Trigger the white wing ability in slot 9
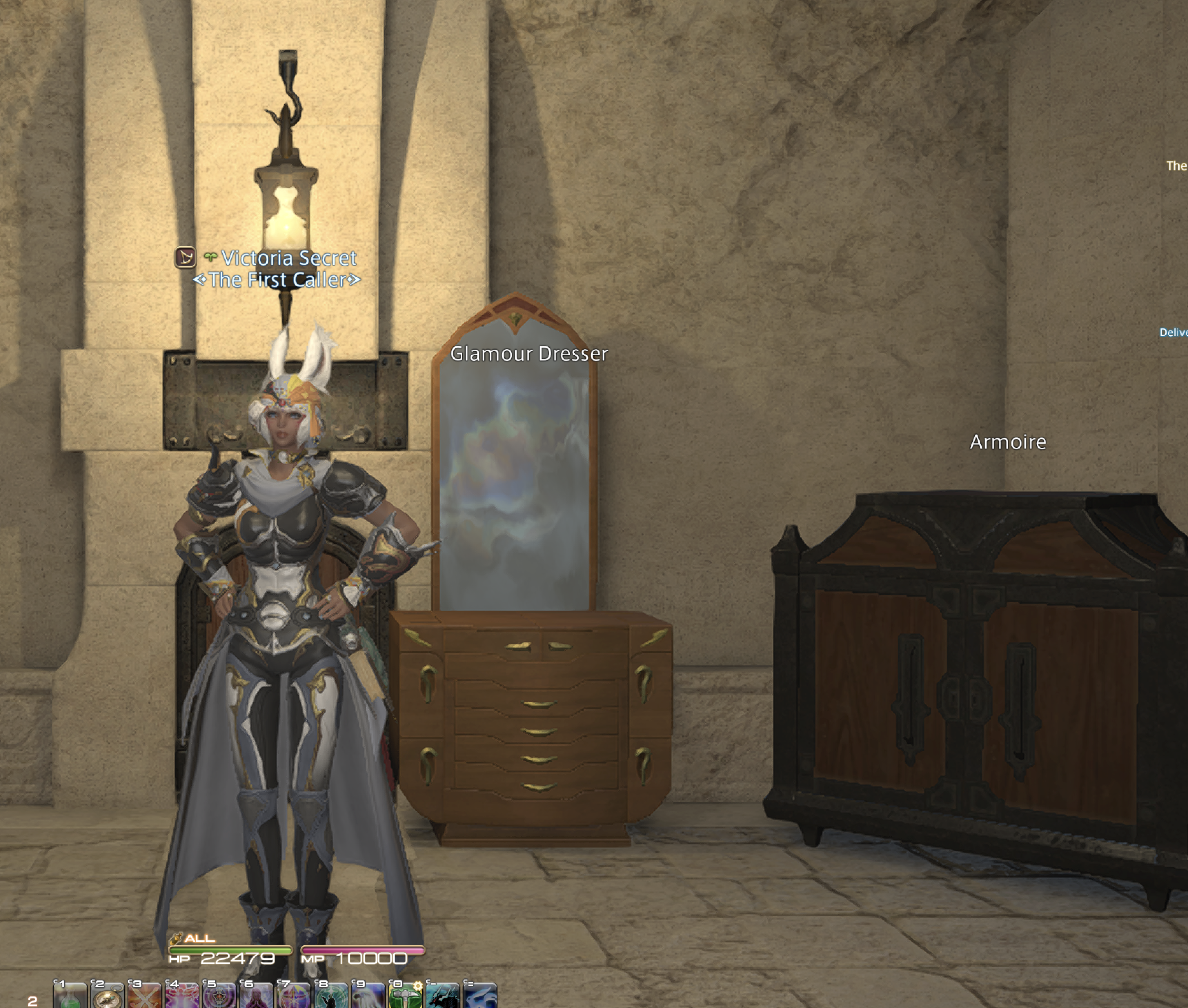1188x1008 pixels. pos(367,997)
